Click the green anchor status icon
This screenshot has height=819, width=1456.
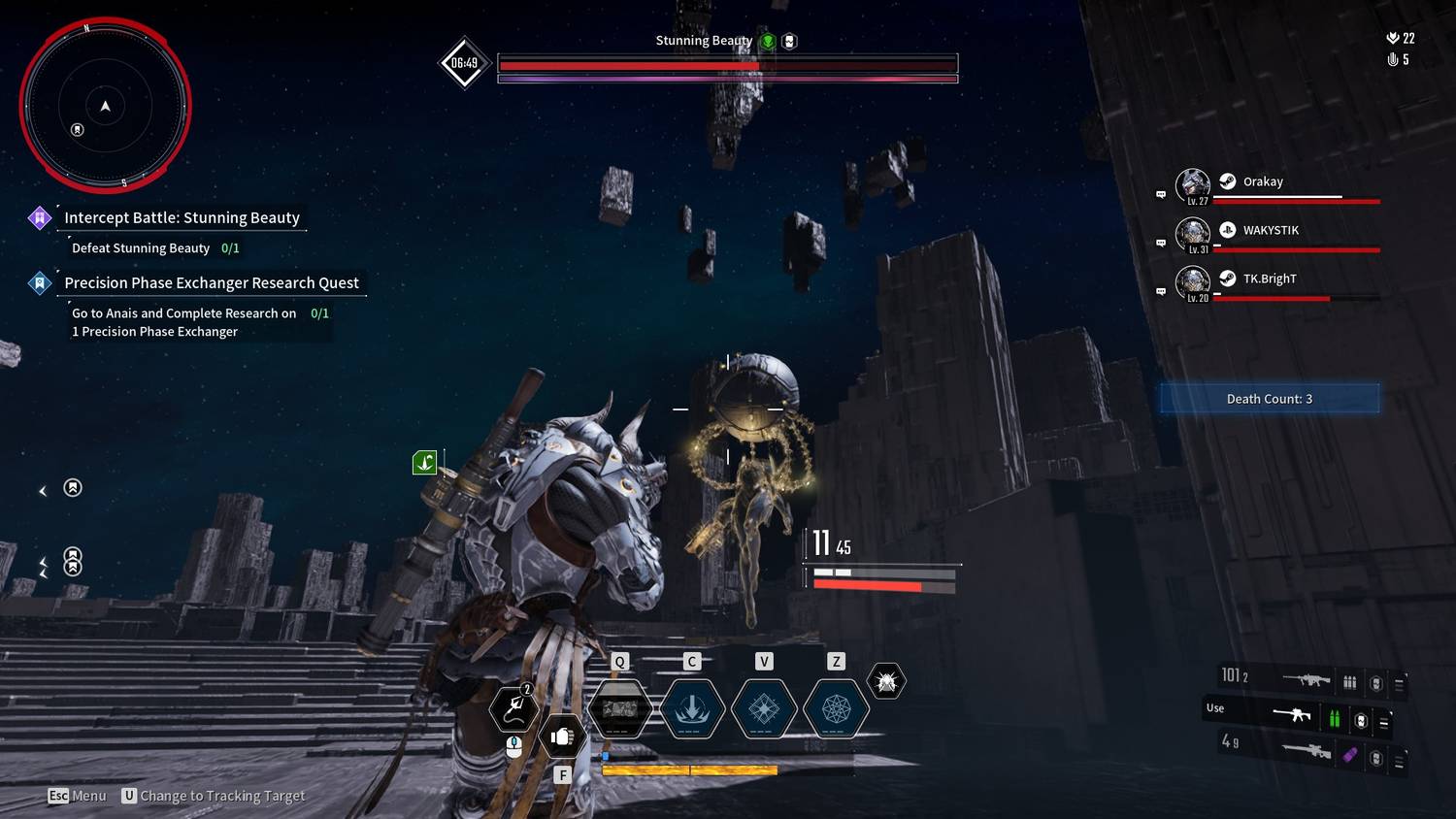point(424,463)
